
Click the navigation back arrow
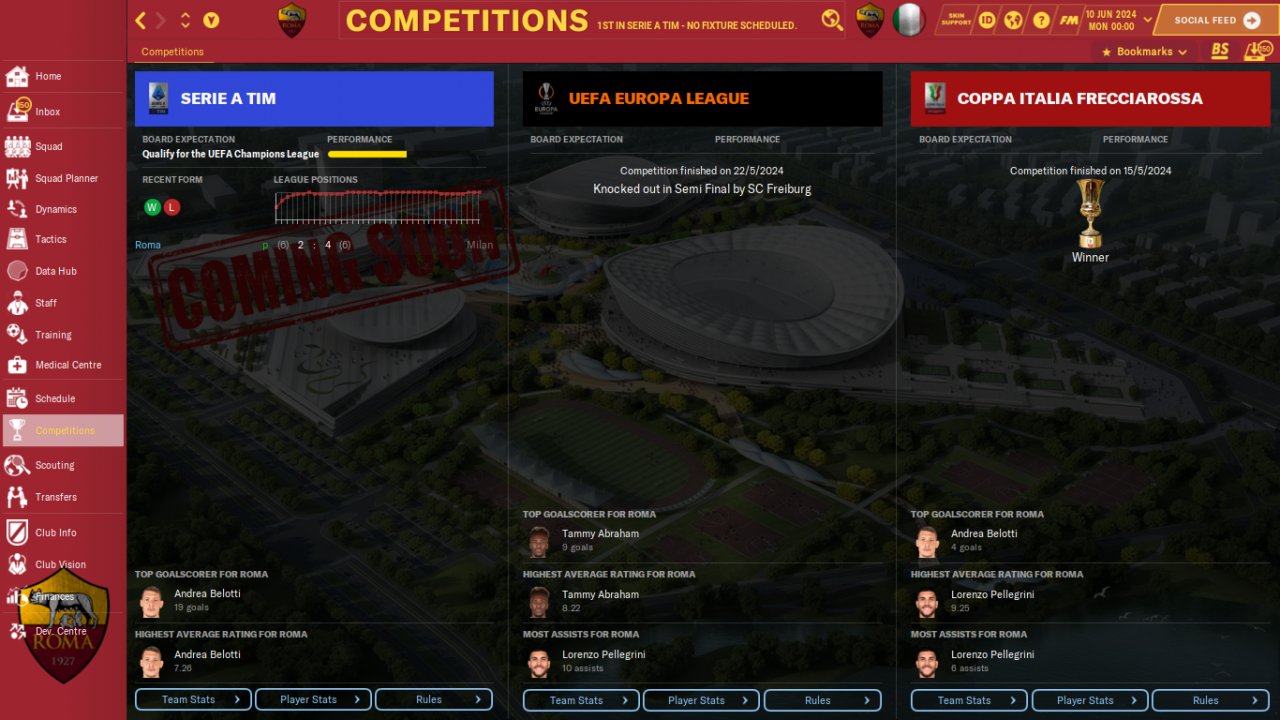click(x=141, y=20)
